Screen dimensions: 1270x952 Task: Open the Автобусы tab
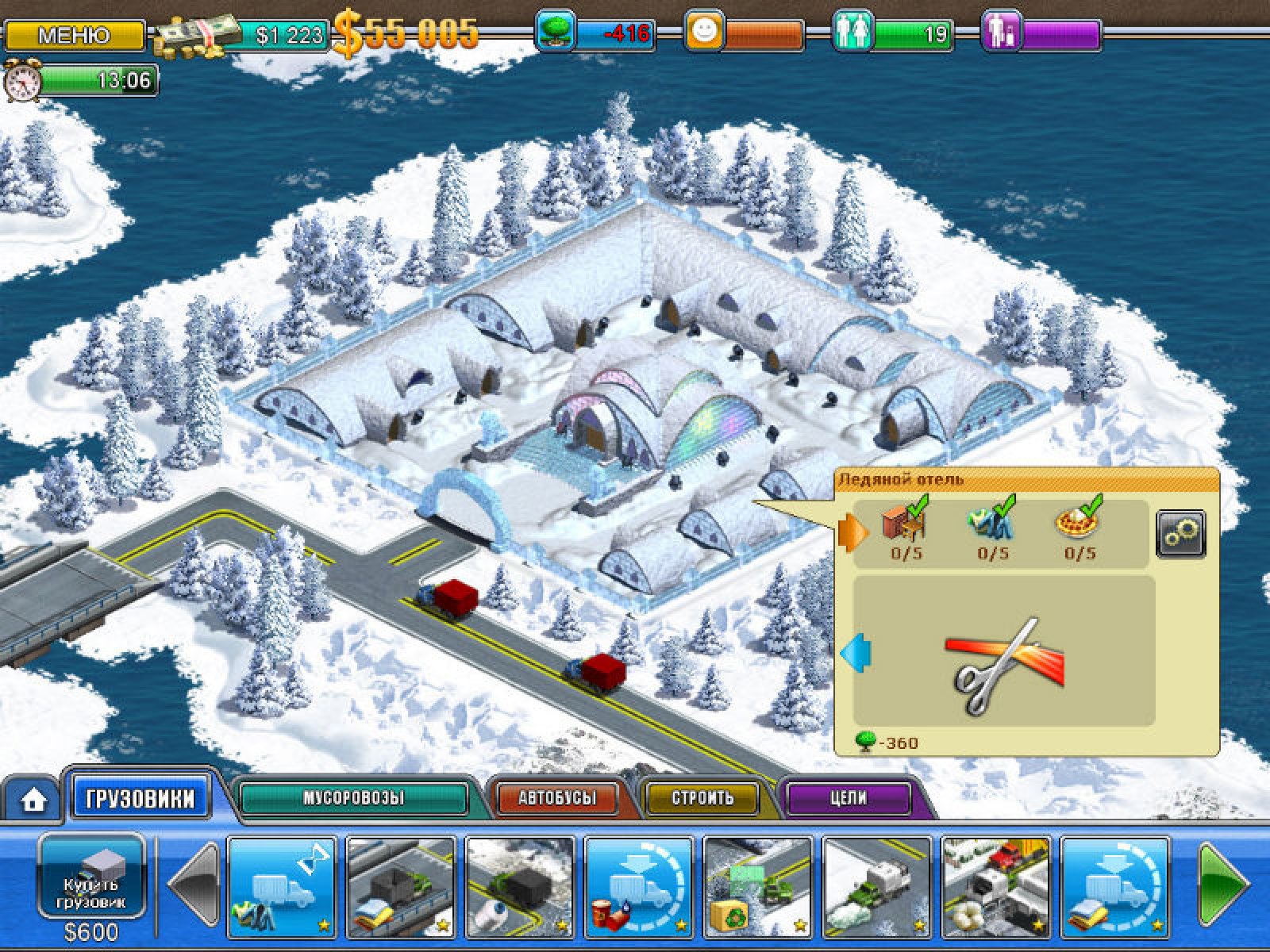point(557,798)
